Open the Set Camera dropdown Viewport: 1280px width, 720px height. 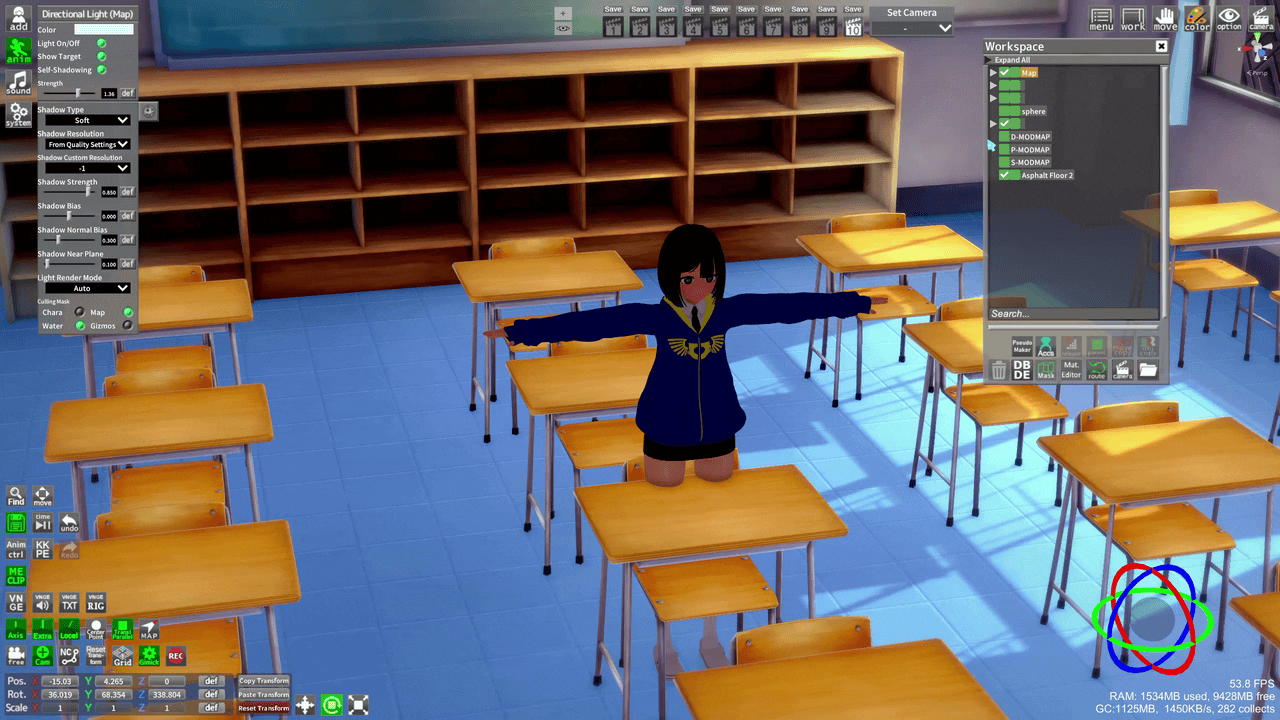911,28
